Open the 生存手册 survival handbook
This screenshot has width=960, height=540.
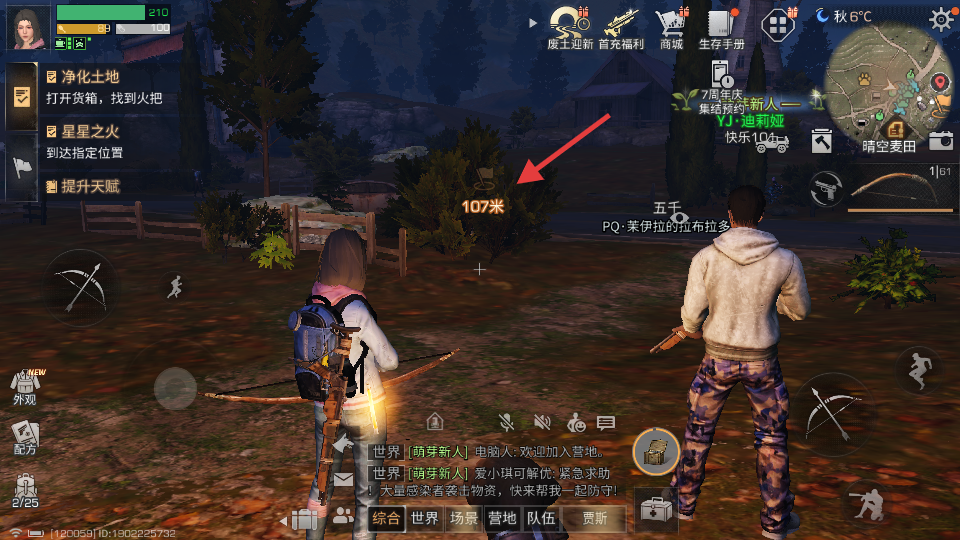tap(721, 25)
